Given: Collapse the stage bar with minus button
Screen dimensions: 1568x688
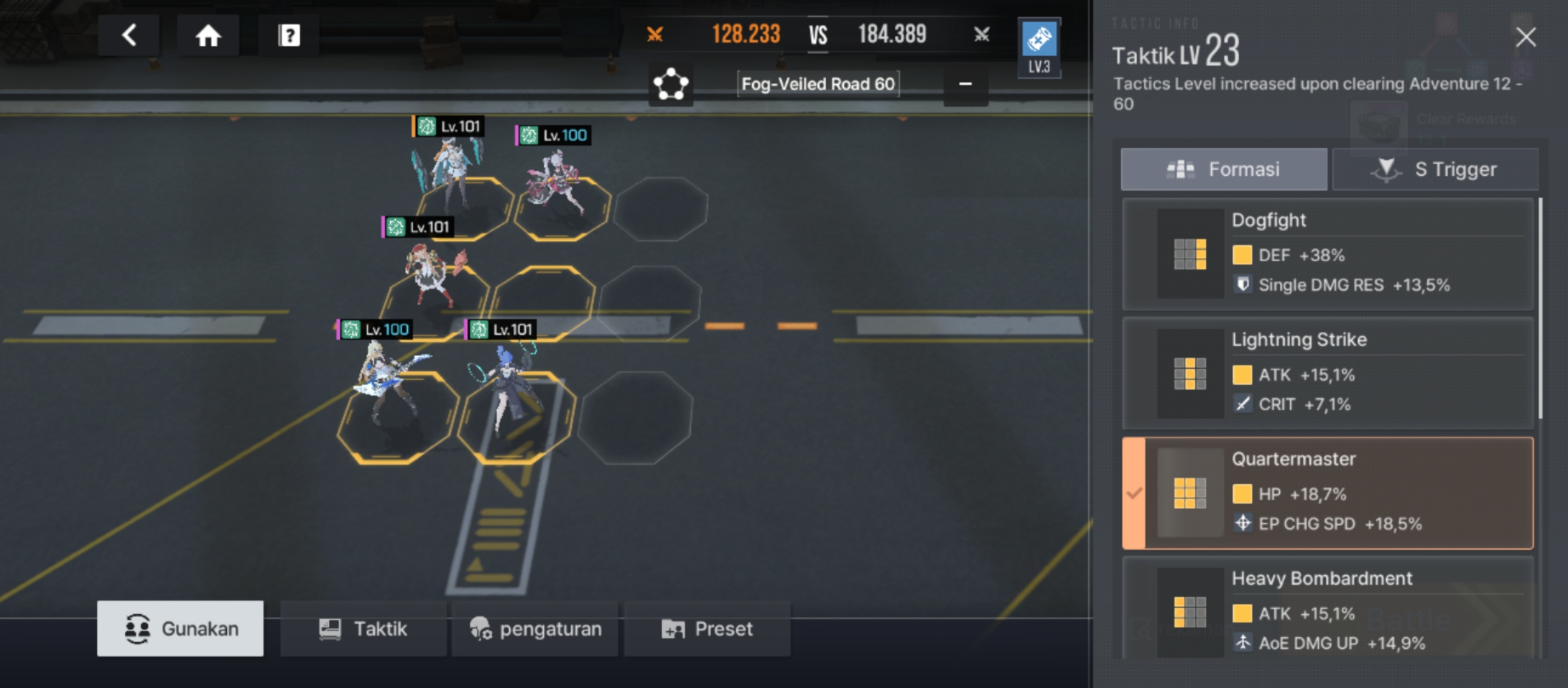Looking at the screenshot, I should click(966, 84).
